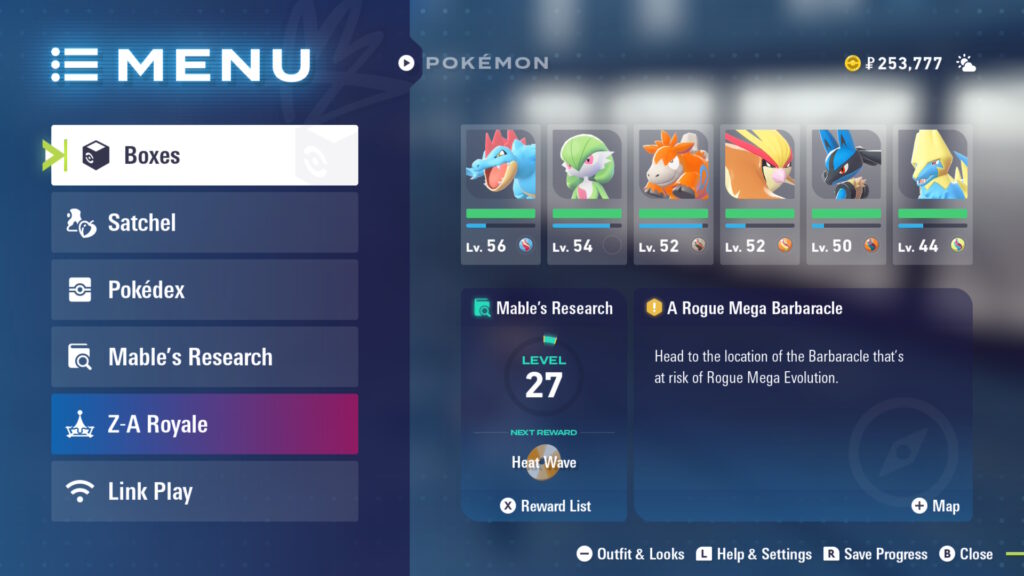The height and width of the screenshot is (576, 1024).
Task: Choose Mable's Research in the menu list
Action: [x=204, y=357]
